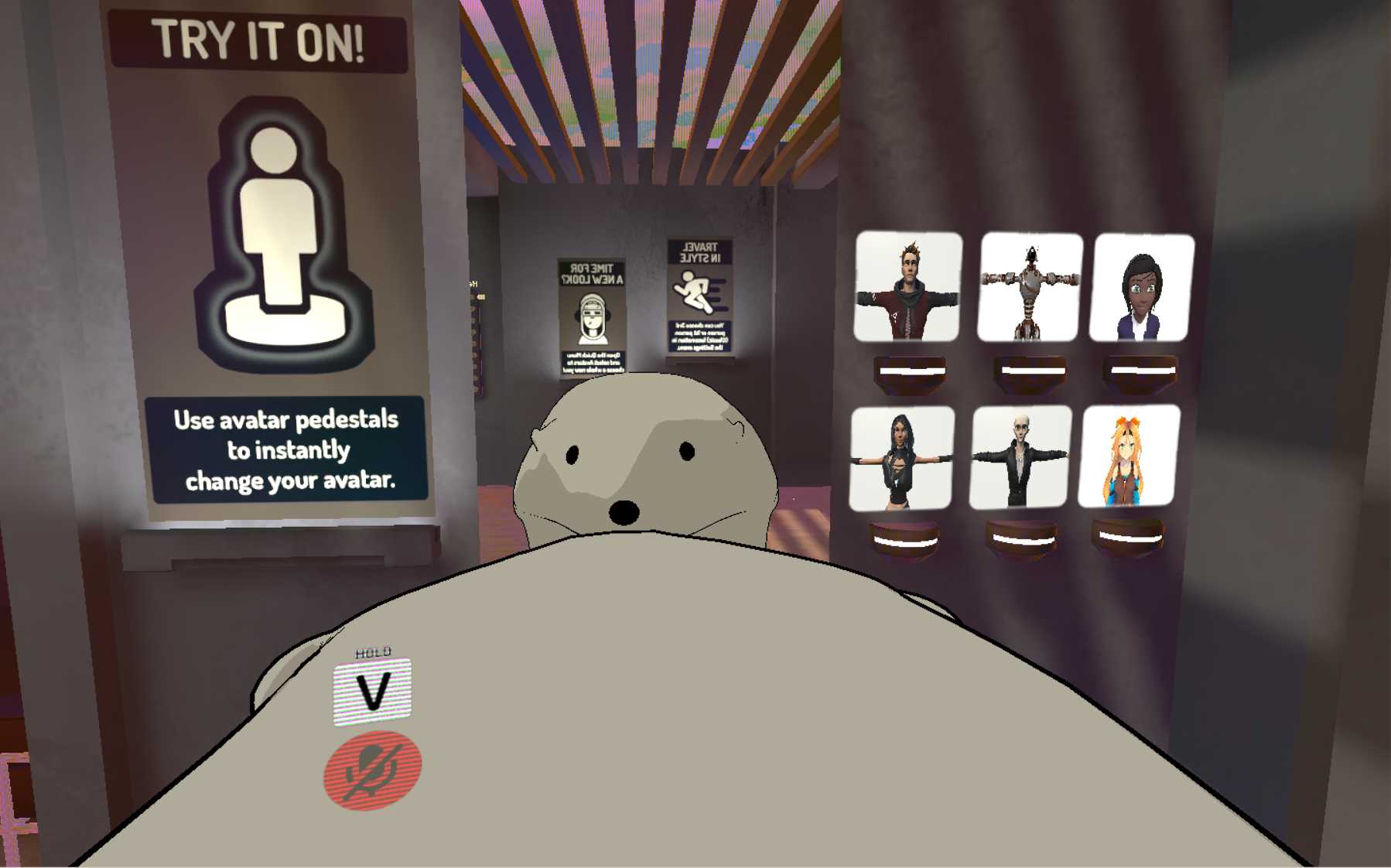
Task: Pick the orange-haired anime girl avatar
Action: tap(1129, 456)
